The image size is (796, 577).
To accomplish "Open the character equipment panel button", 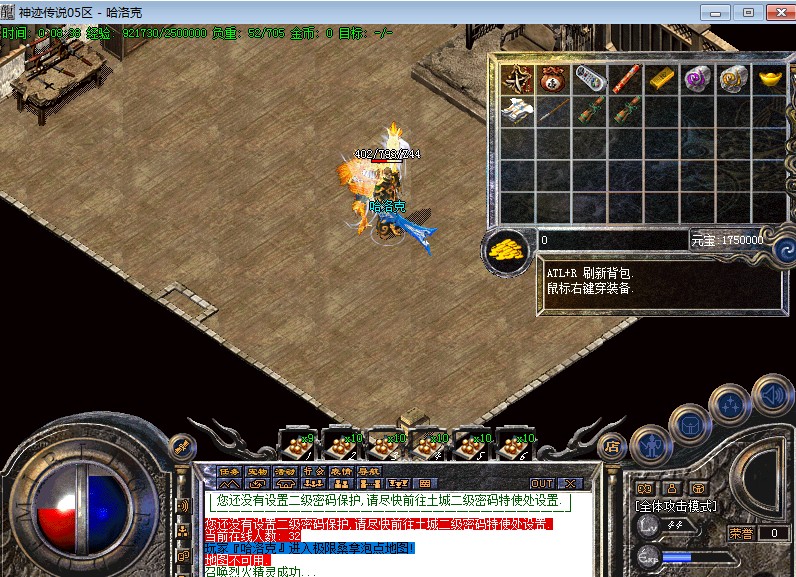I will click(651, 443).
